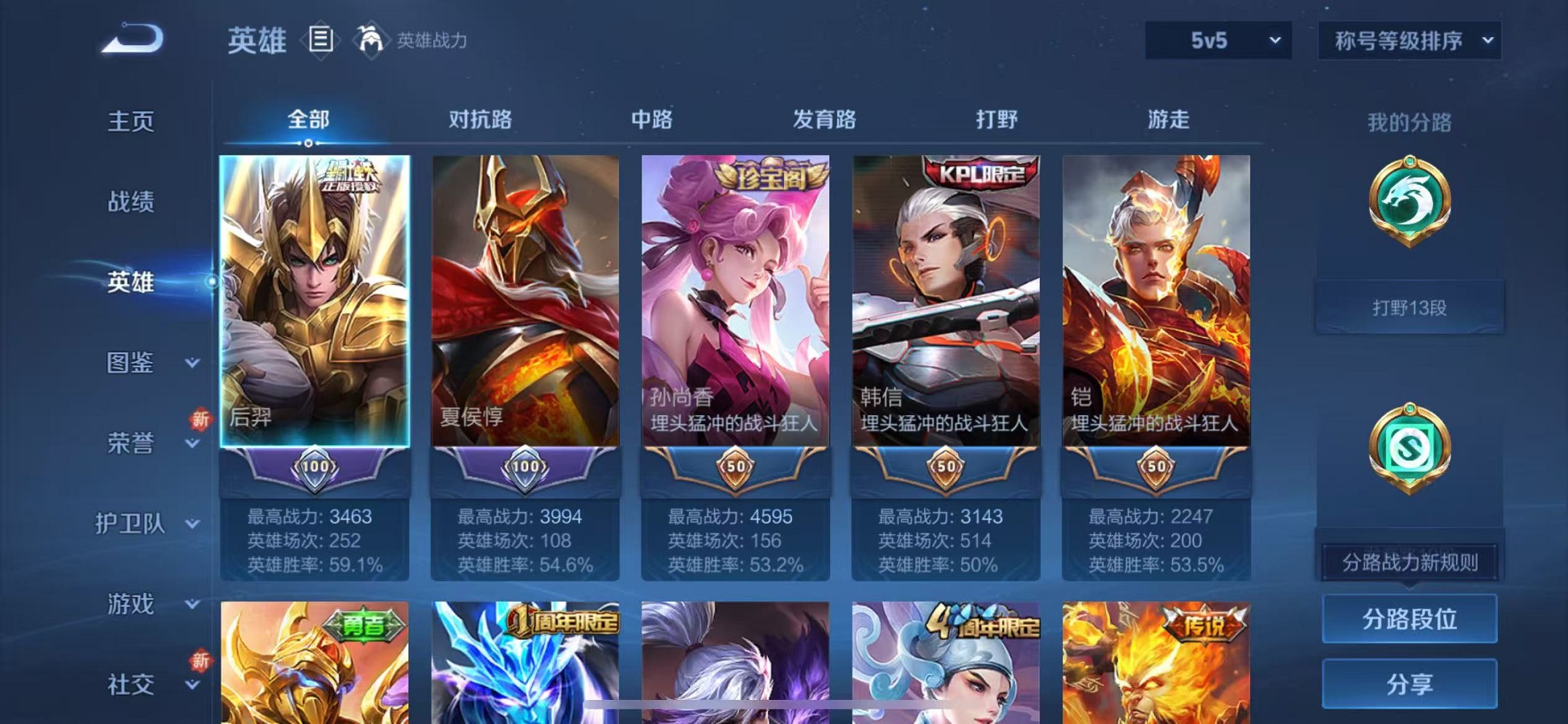Viewport: 1568px width, 724px height.
Task: Click 打野13段 rank label
Action: point(1411,308)
